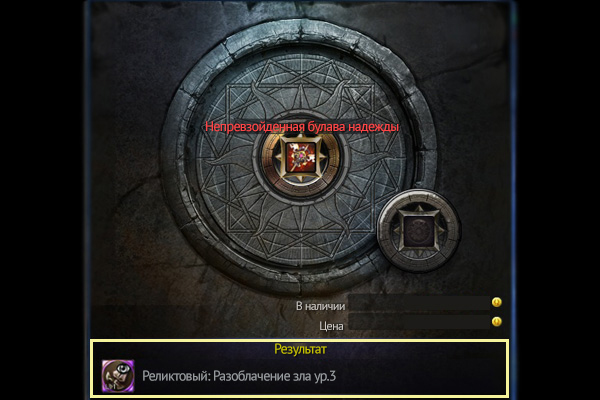Select the relic skill result icon
This screenshot has width=600, height=400.
(118, 376)
